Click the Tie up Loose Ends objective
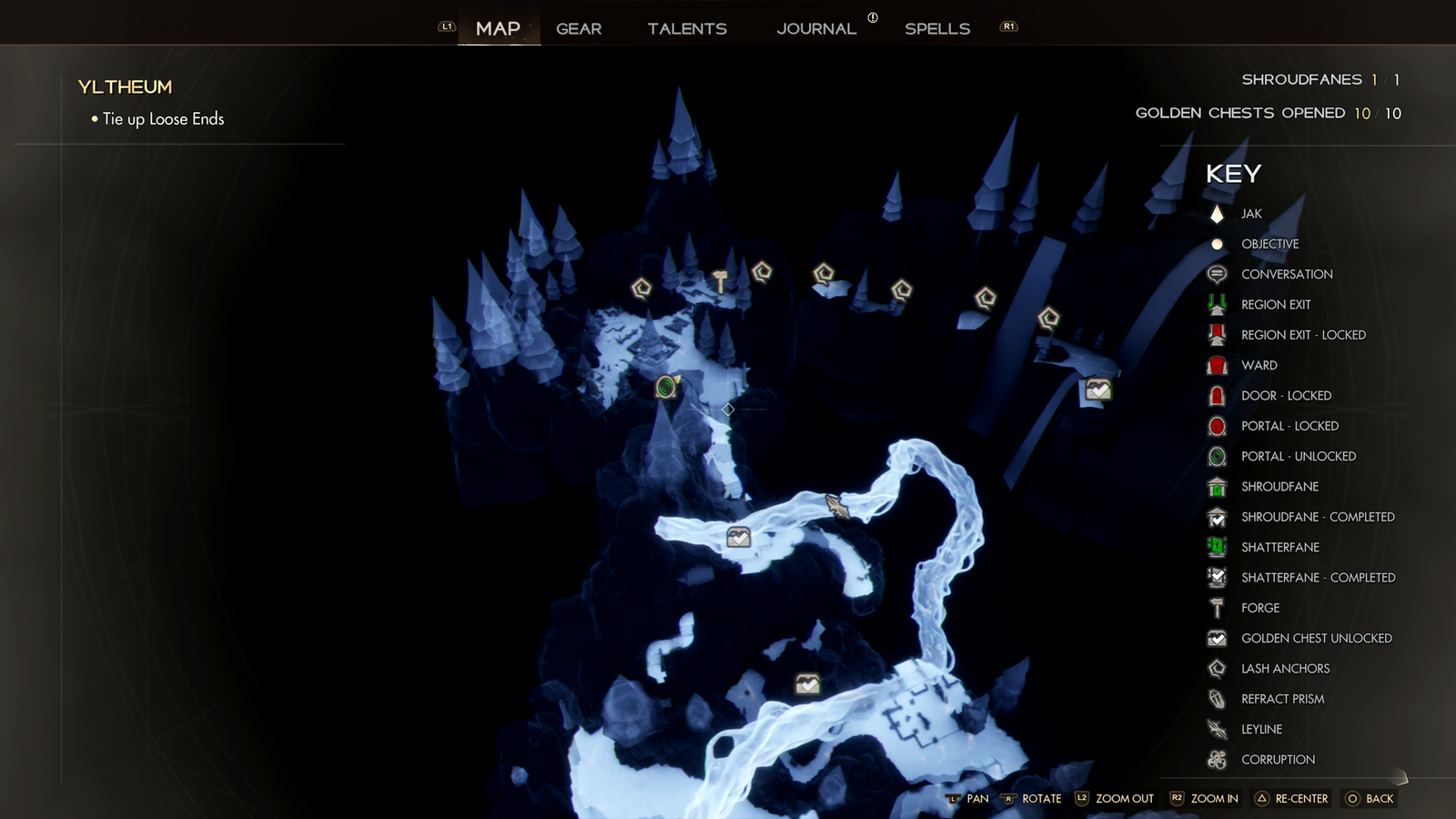Viewport: 1456px width, 819px height. 166,118
